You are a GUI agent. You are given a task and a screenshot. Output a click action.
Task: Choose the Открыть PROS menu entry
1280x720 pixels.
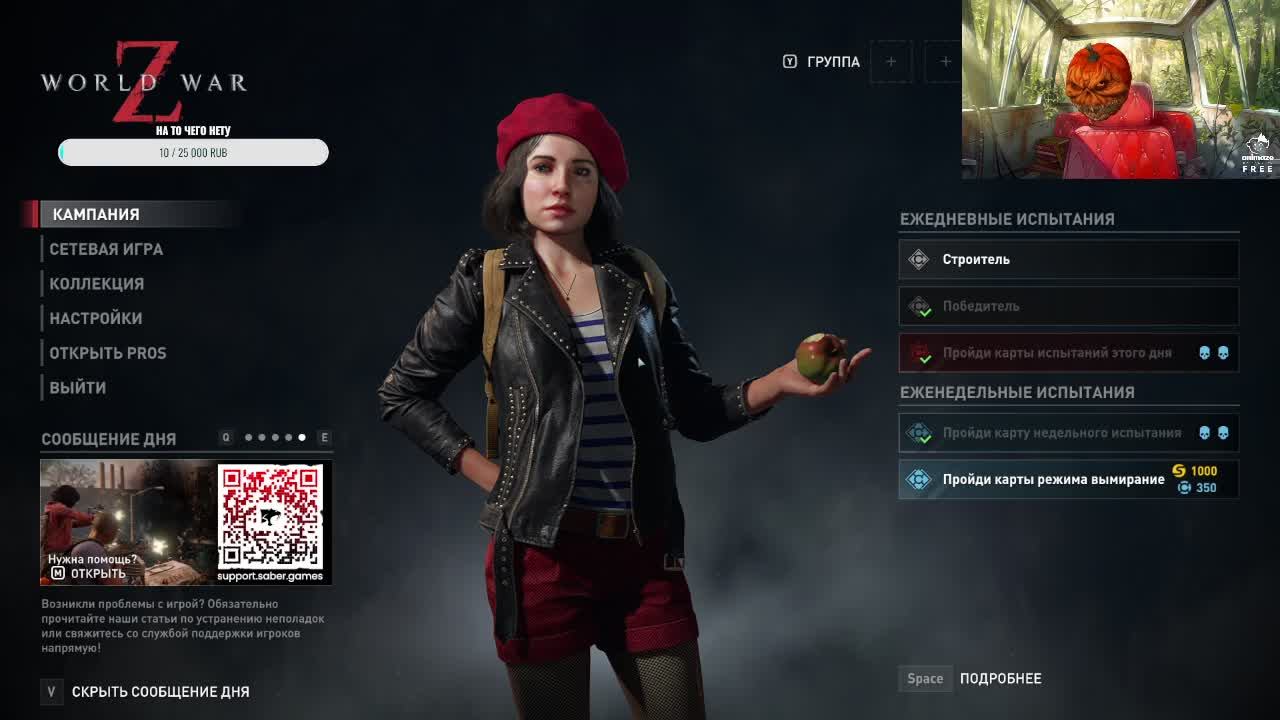click(x=108, y=353)
